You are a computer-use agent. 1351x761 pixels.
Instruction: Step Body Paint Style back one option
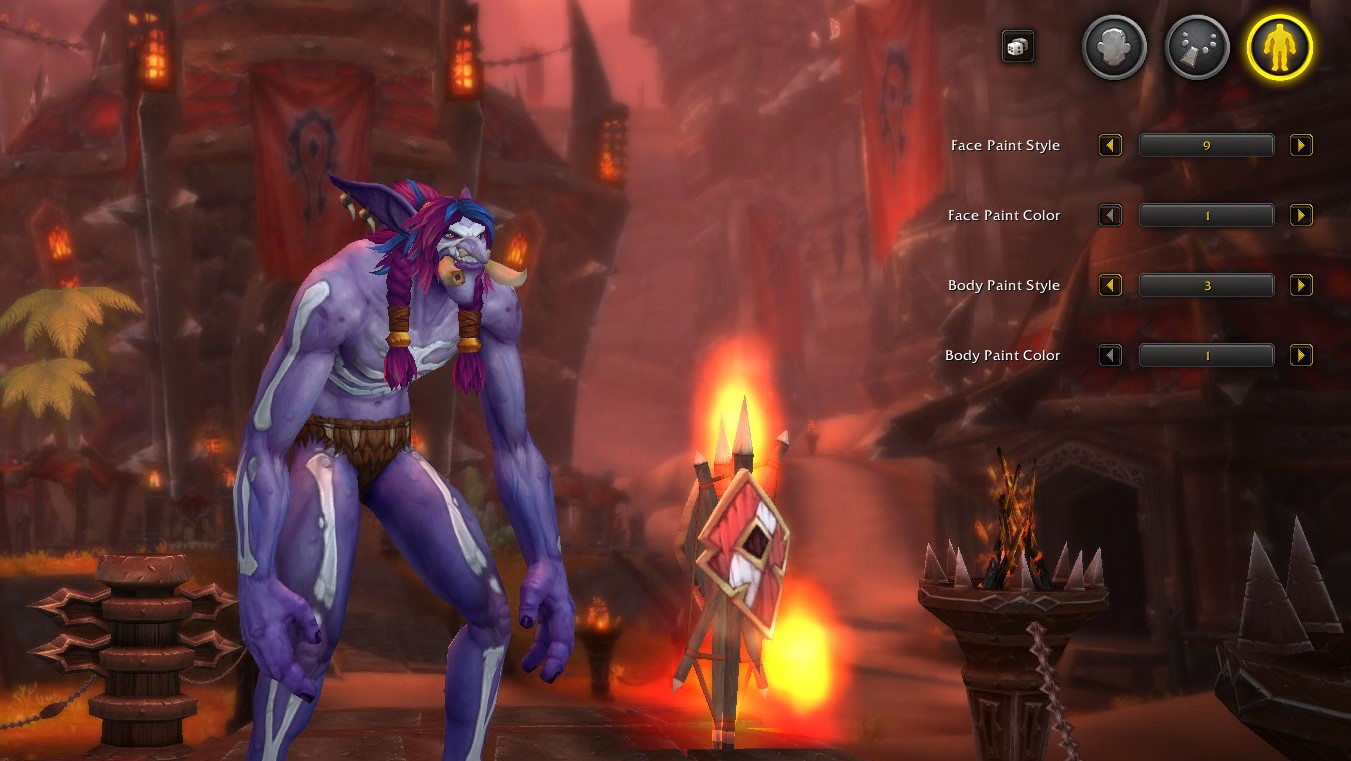click(1110, 285)
